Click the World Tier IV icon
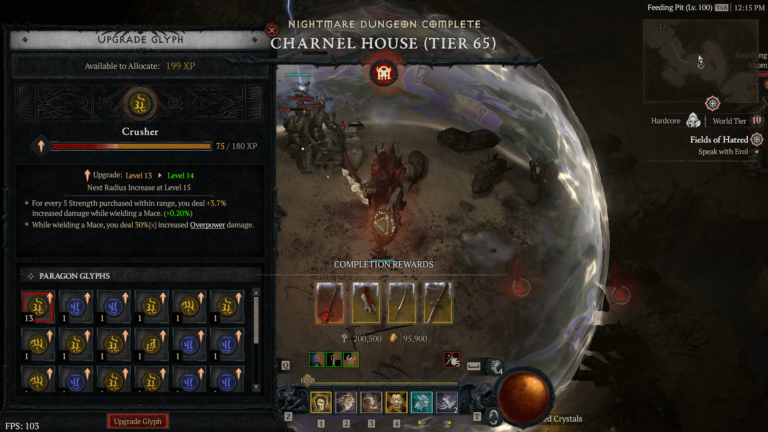This screenshot has width=768, height=432. 756,121
